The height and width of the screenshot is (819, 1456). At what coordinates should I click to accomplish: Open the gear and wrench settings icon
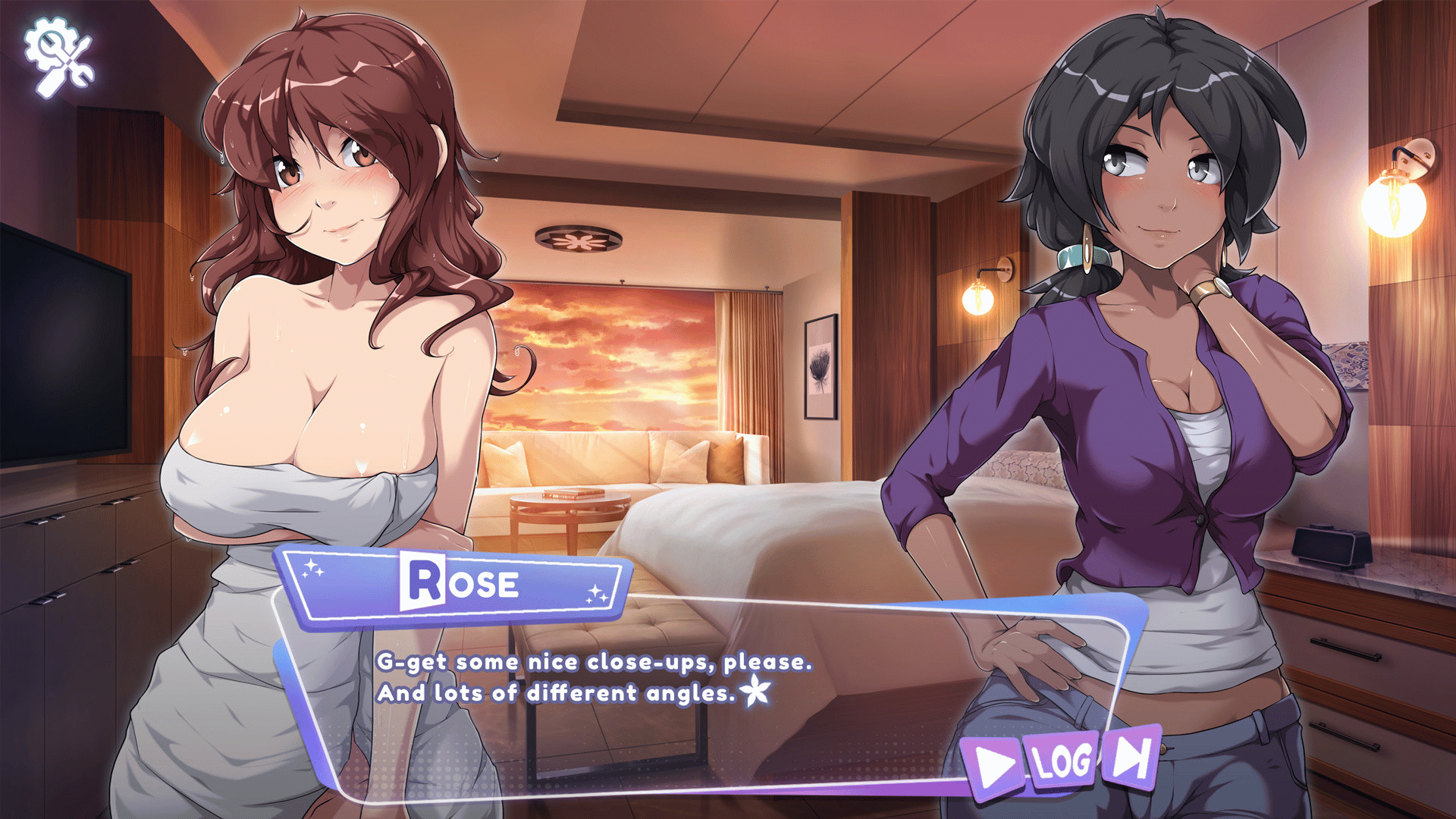click(59, 57)
